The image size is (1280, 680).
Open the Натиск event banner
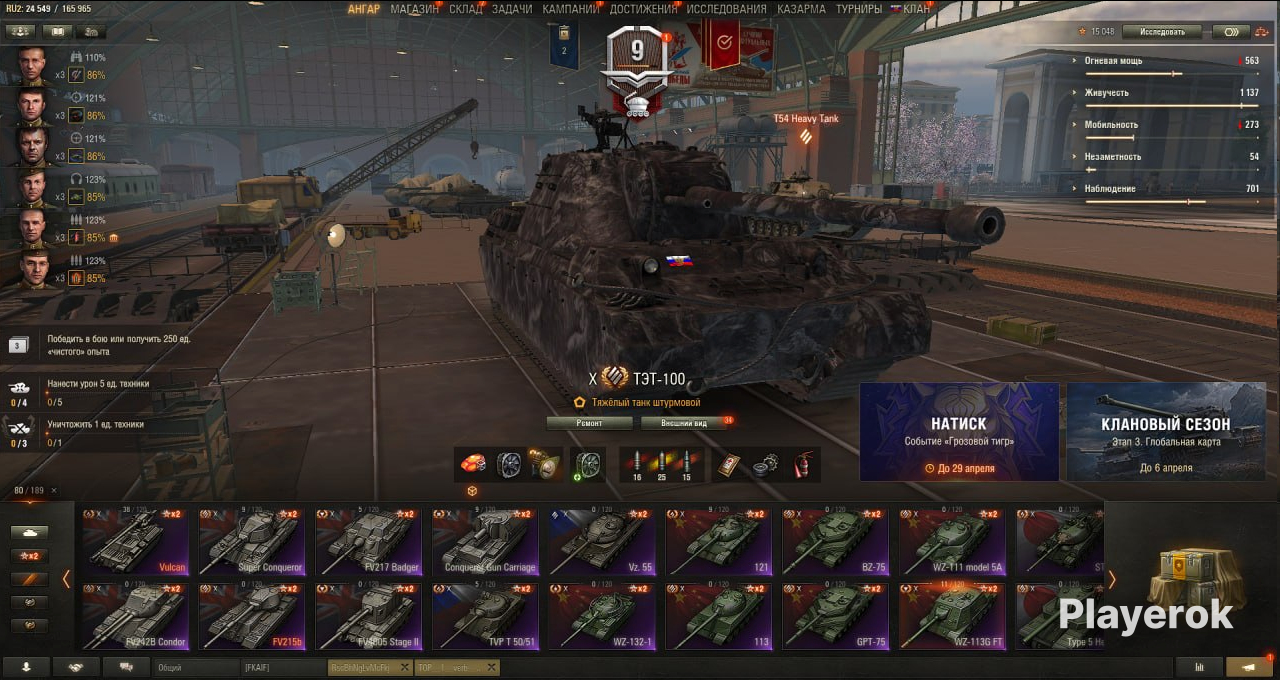959,432
